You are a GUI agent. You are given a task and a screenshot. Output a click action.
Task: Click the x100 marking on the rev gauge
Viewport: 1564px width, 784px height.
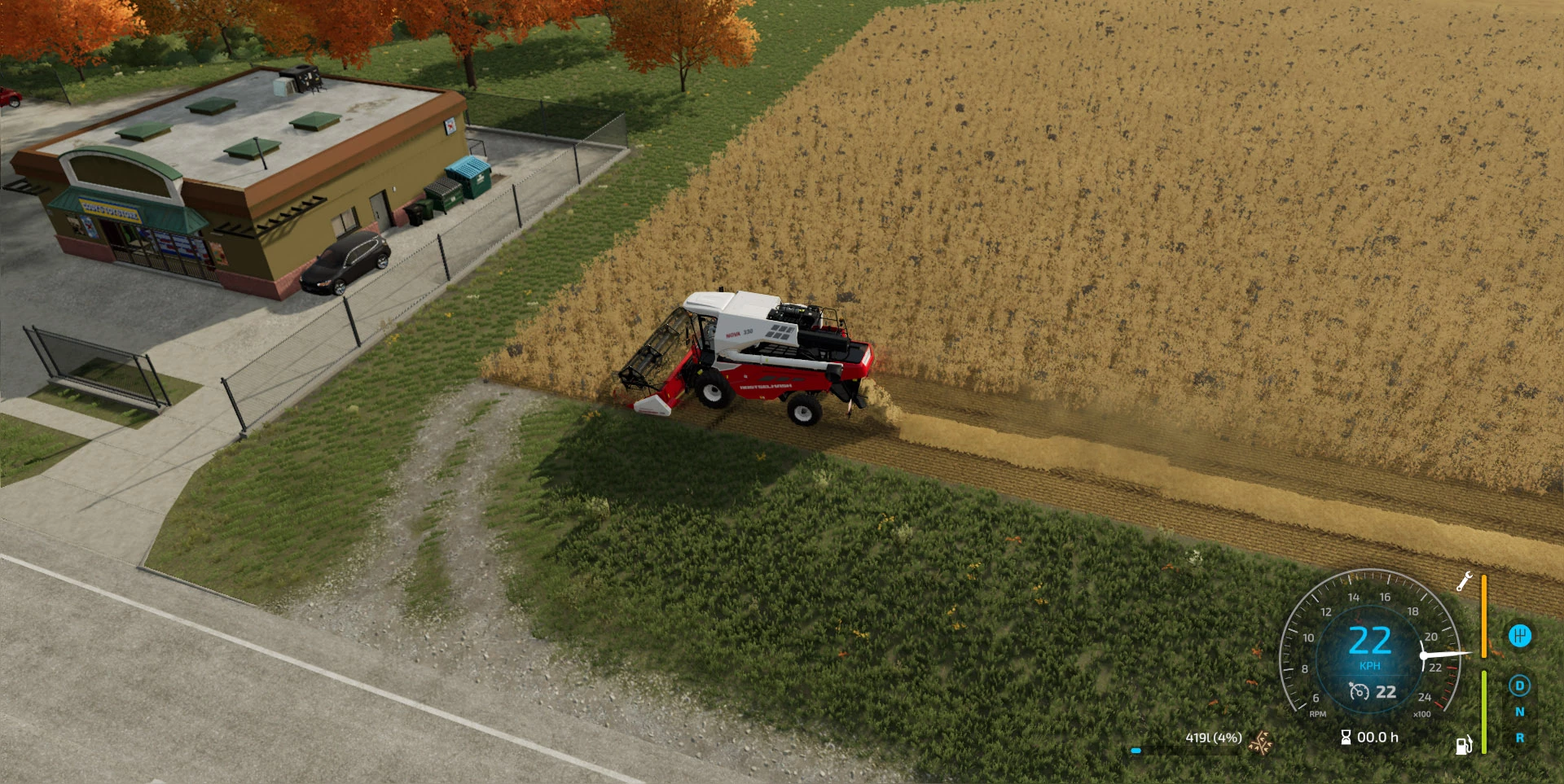[1421, 713]
